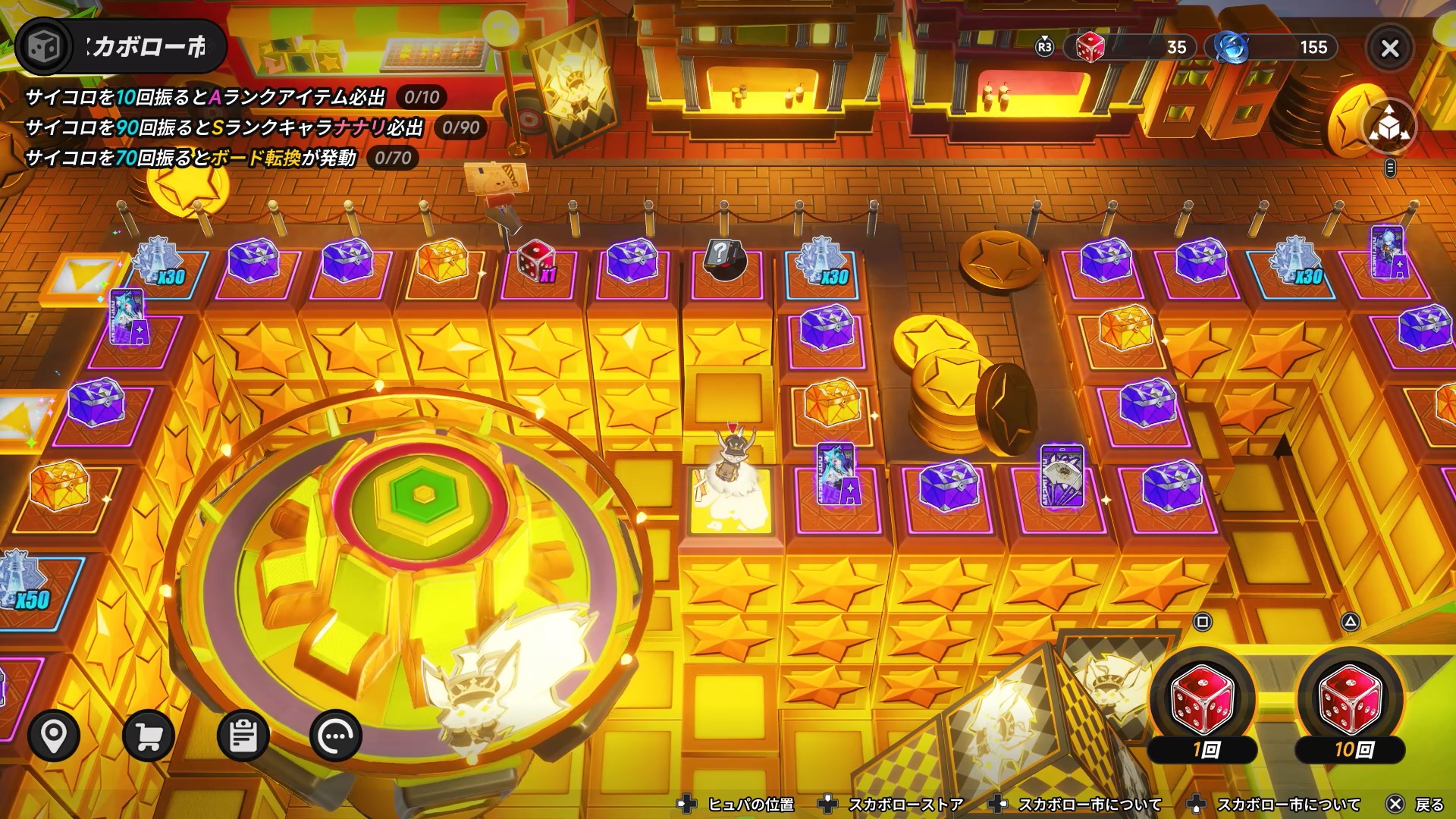Viewport: 1456px width, 819px height.
Task: Click the cube view toggle icon
Action: pos(1389,127)
